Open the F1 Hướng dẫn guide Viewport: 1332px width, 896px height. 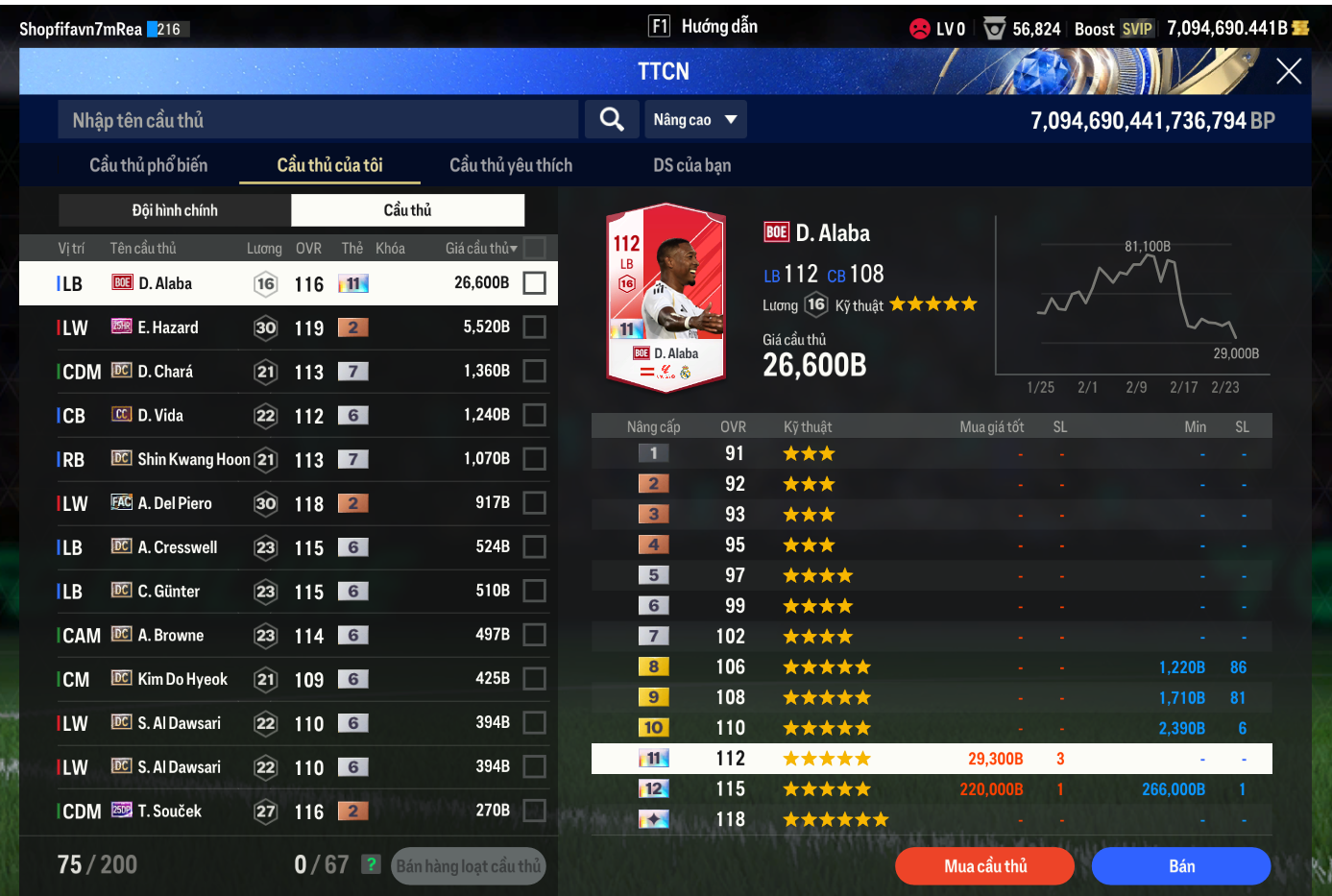point(703,27)
